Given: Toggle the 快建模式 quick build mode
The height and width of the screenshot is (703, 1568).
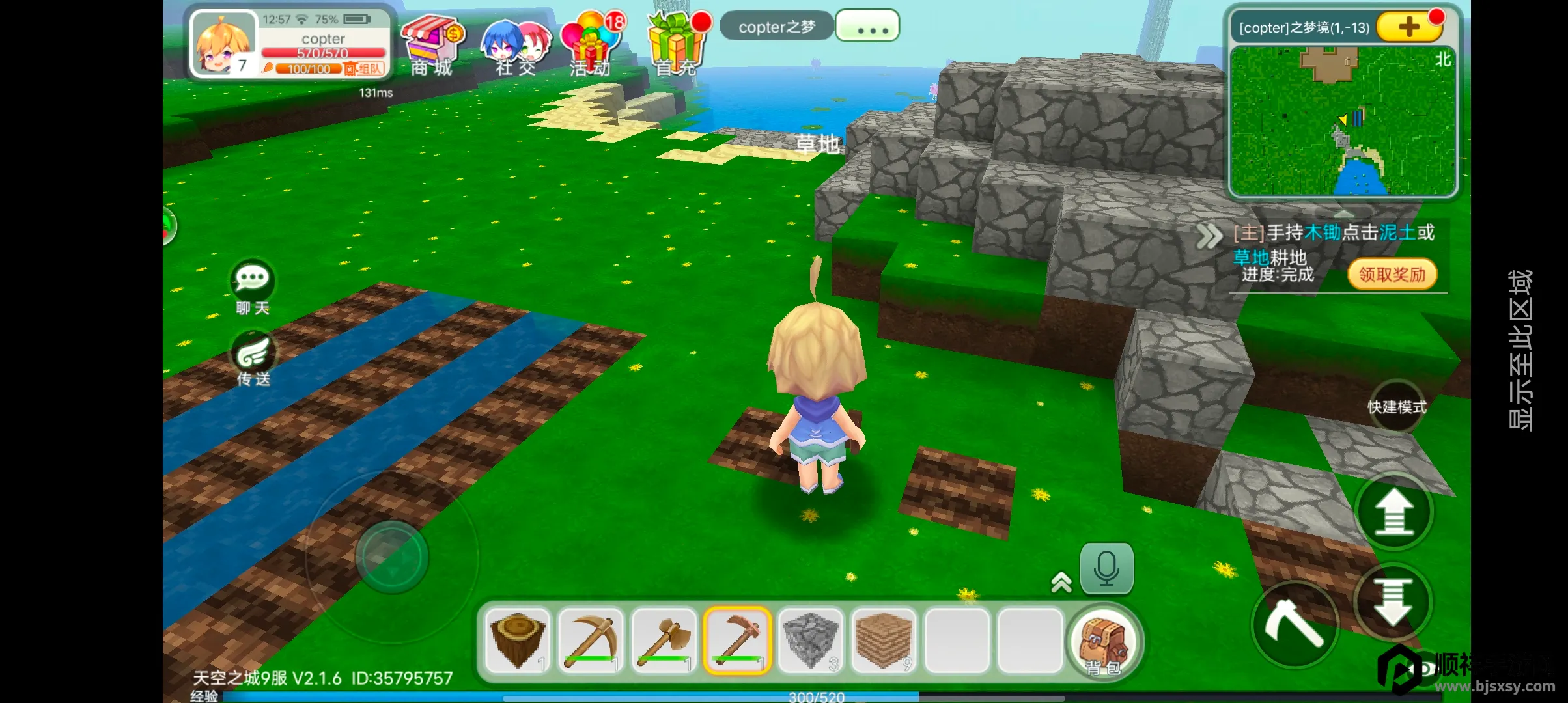Looking at the screenshot, I should (1396, 407).
